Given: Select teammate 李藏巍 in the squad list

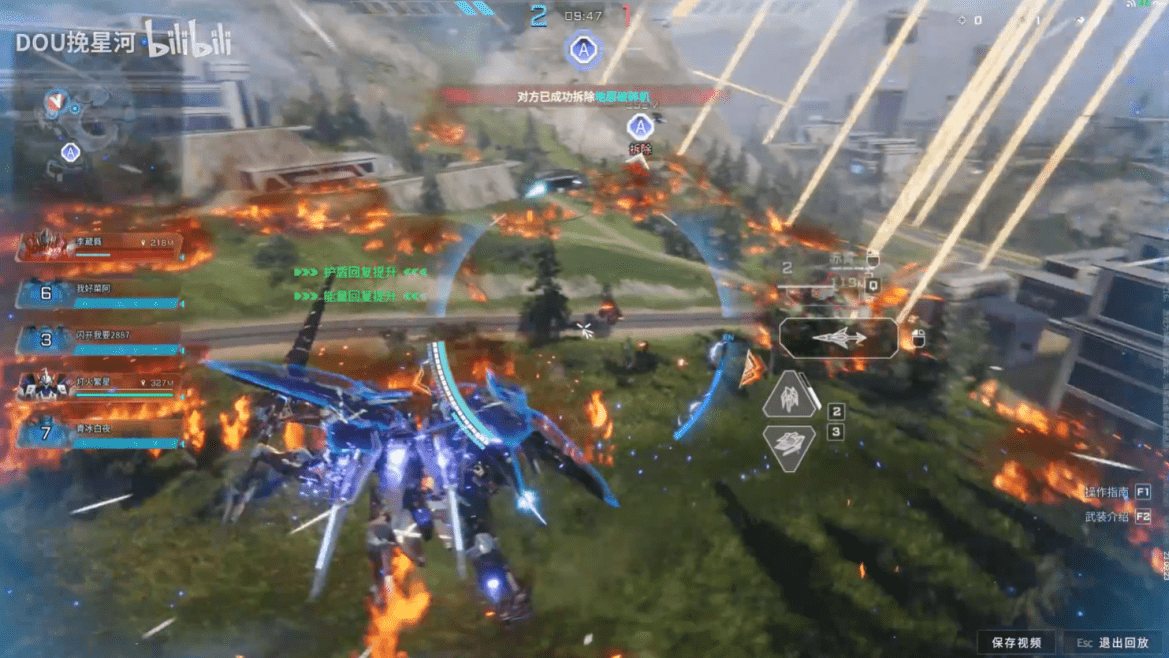Looking at the screenshot, I should [98, 246].
